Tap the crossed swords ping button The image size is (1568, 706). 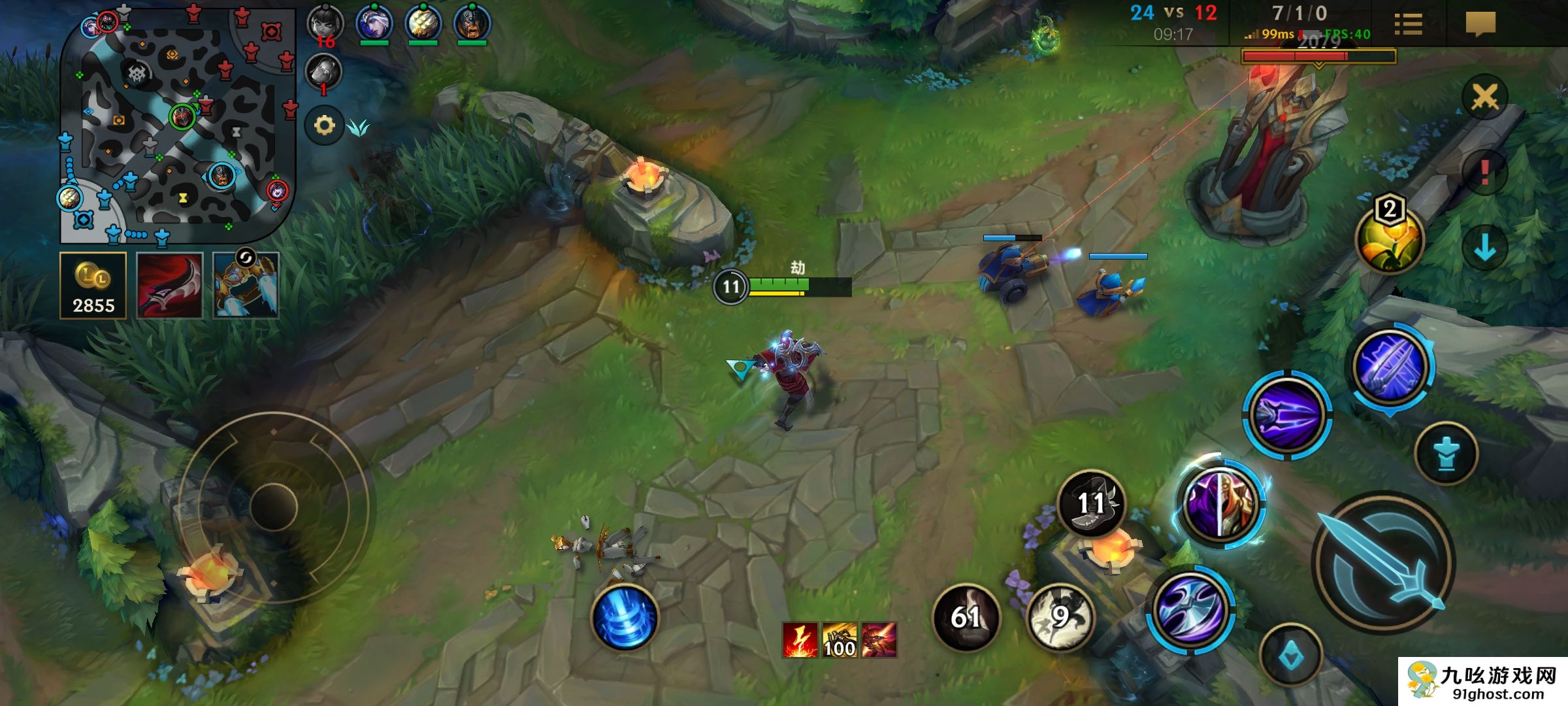(x=1484, y=98)
